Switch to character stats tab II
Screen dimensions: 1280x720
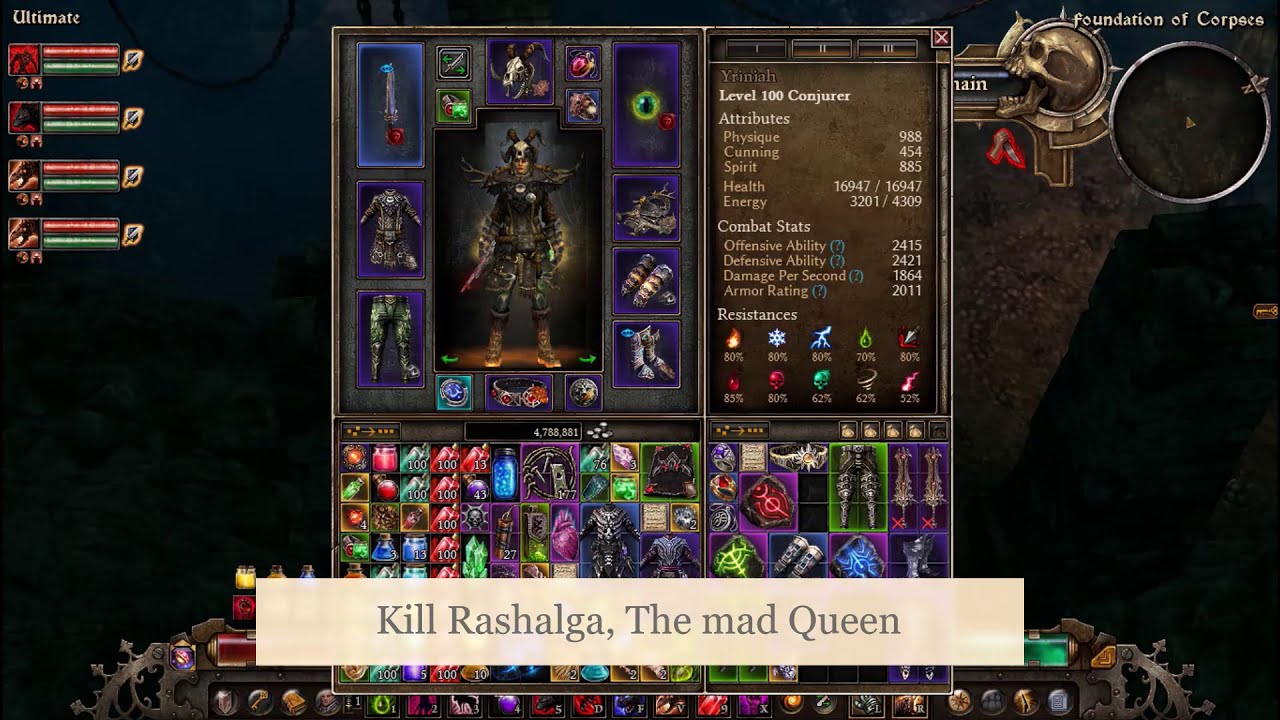click(821, 48)
